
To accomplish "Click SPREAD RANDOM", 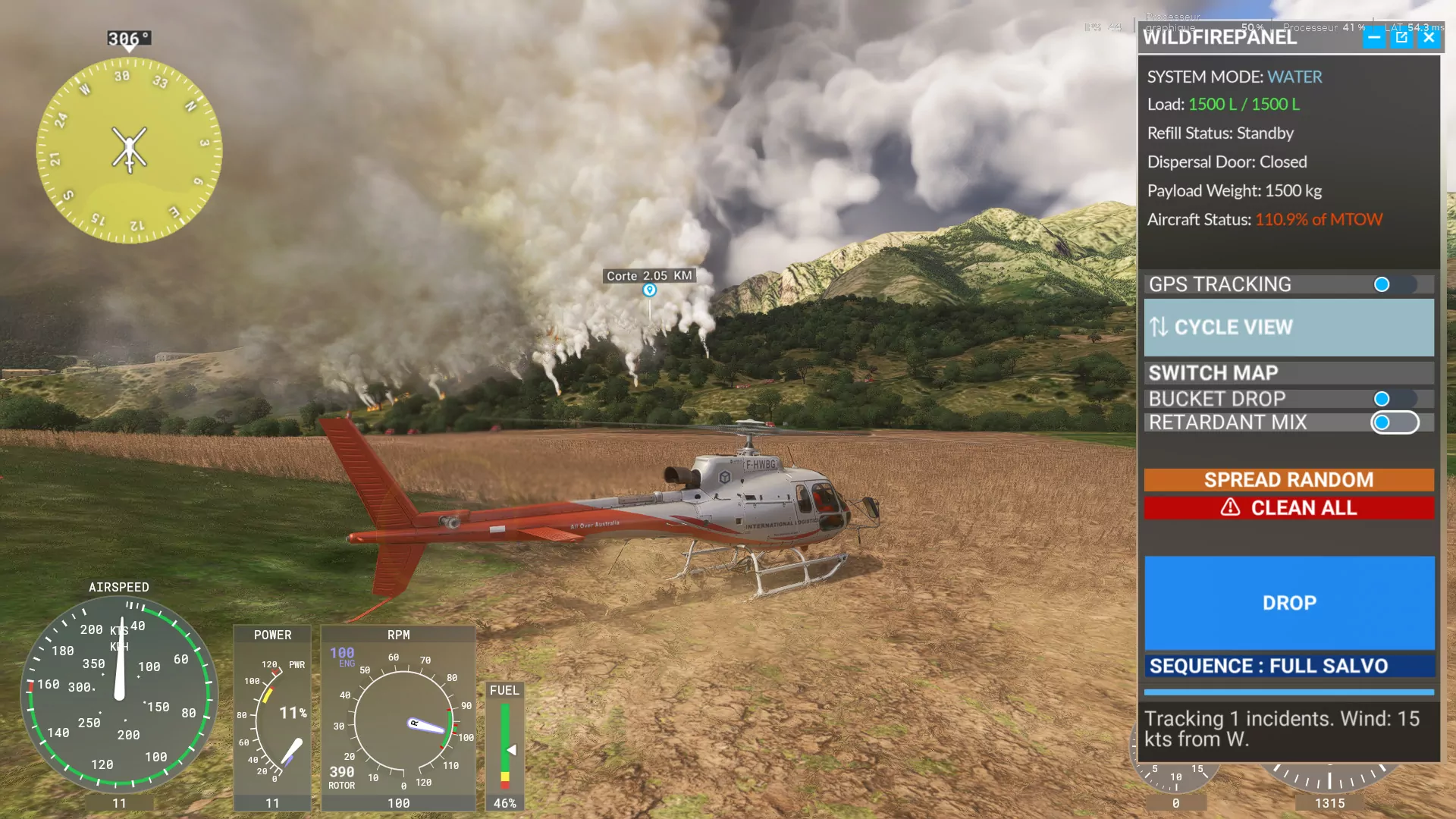I will (x=1288, y=479).
